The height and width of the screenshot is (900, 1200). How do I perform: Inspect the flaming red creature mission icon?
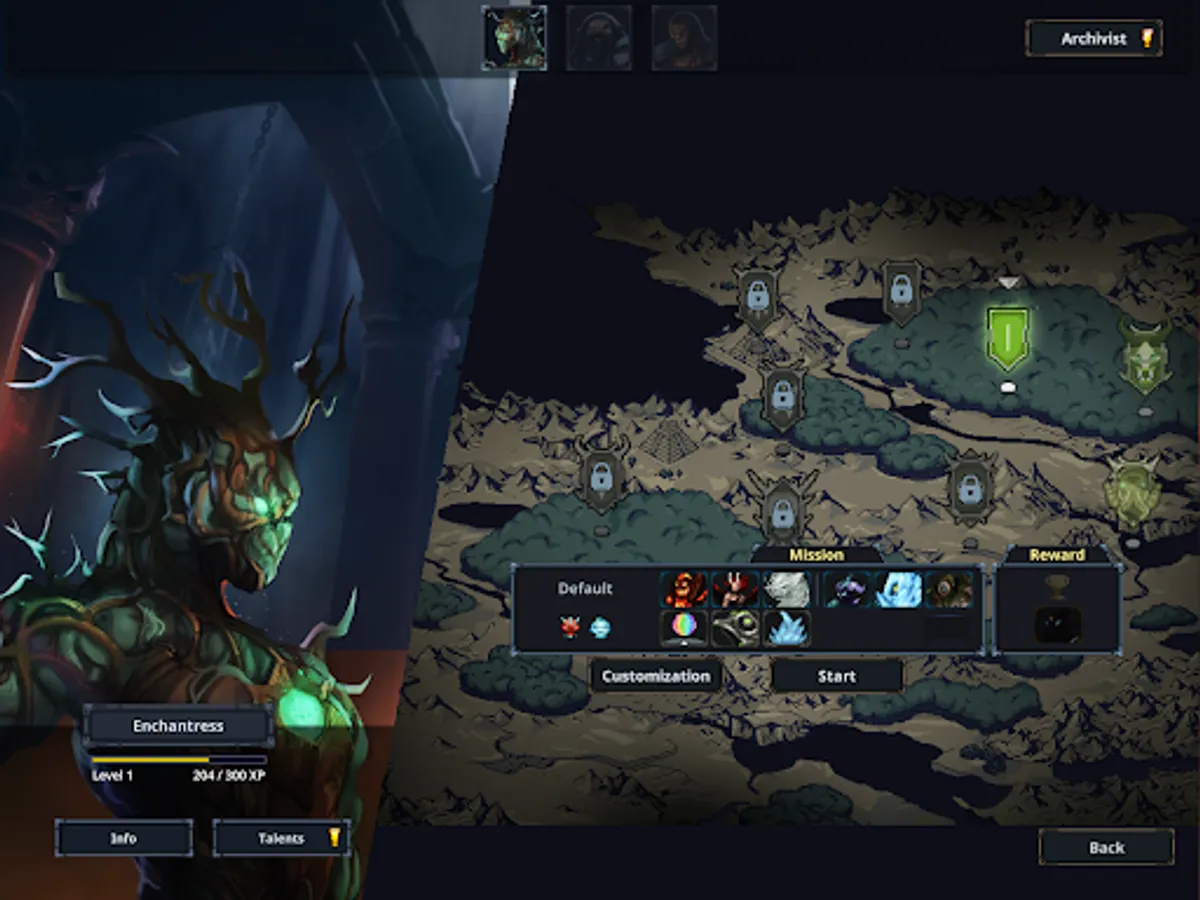point(684,589)
